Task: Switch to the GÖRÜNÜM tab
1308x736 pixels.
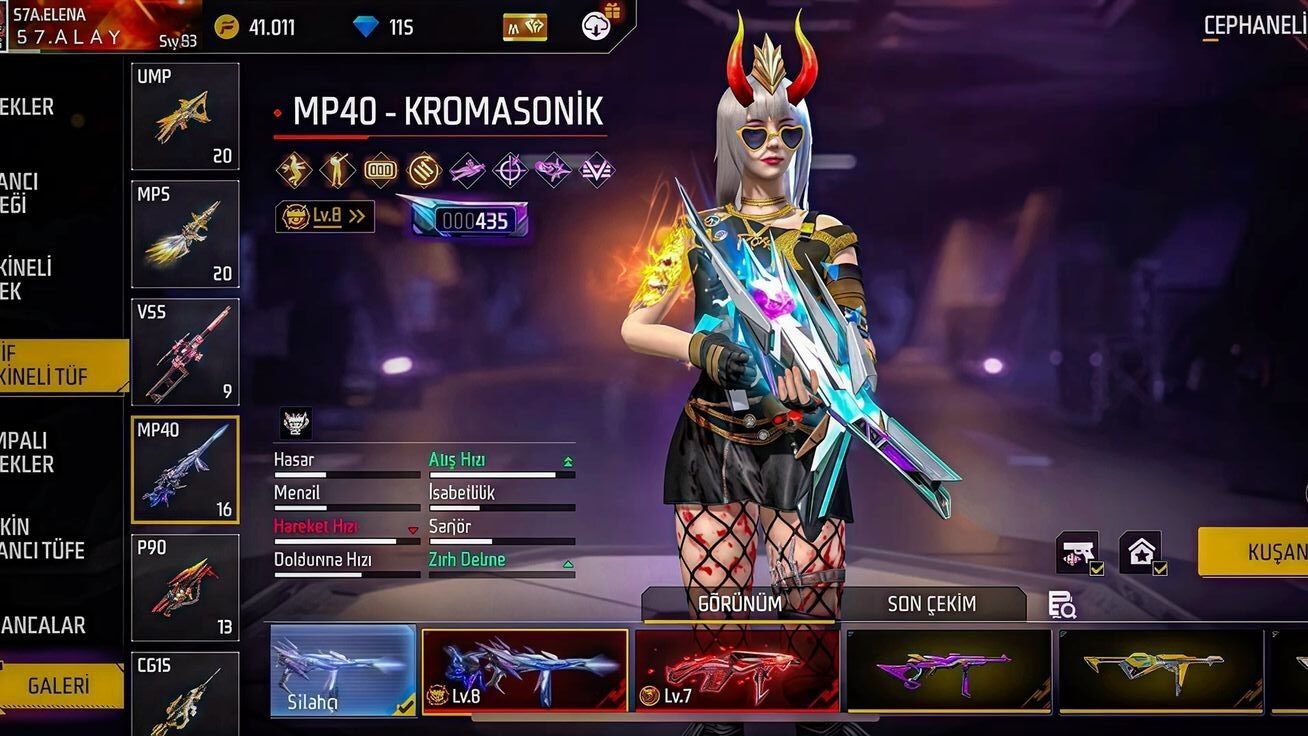Action: pos(740,604)
